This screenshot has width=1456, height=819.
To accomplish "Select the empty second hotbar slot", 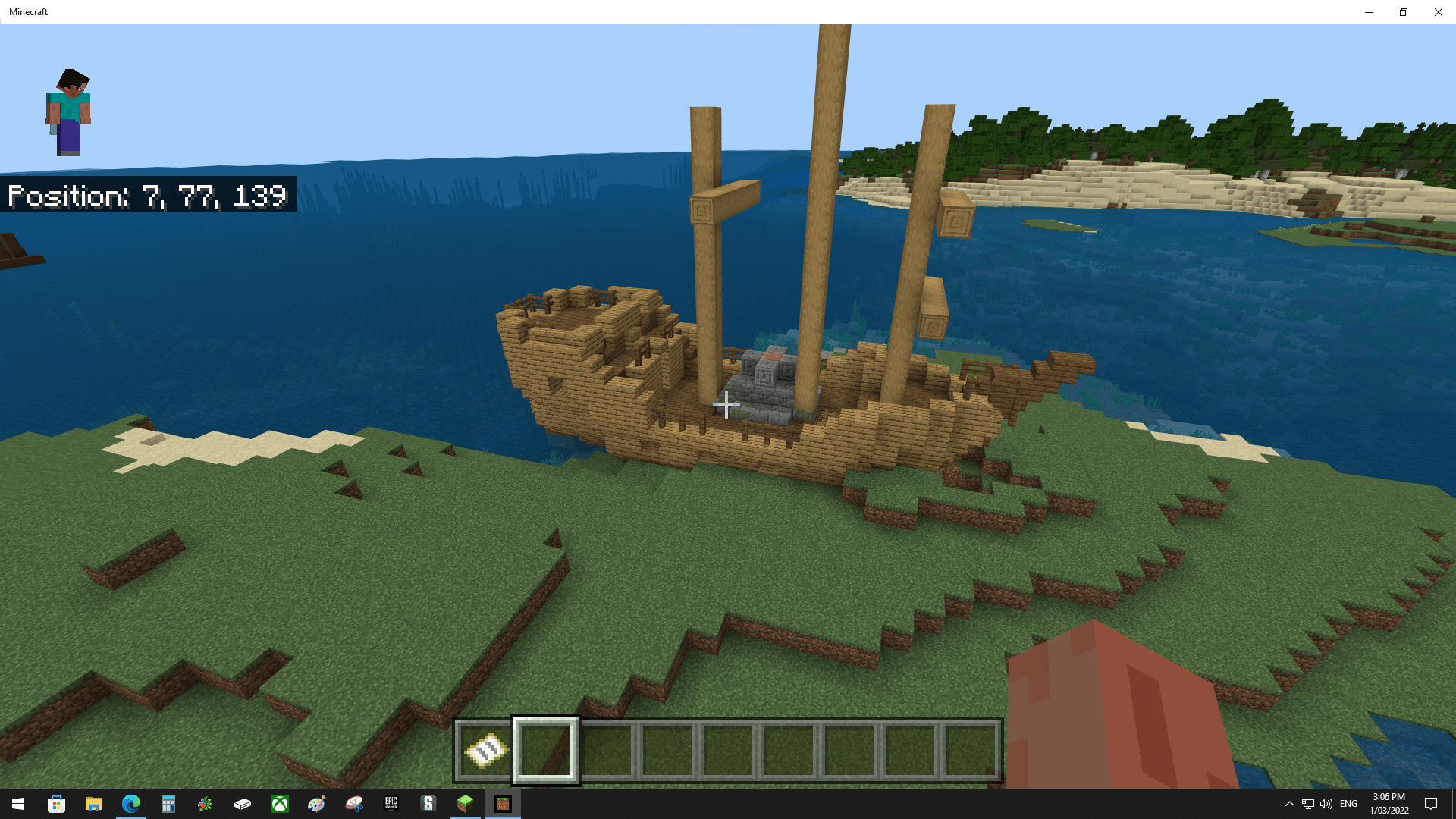I will click(x=546, y=751).
